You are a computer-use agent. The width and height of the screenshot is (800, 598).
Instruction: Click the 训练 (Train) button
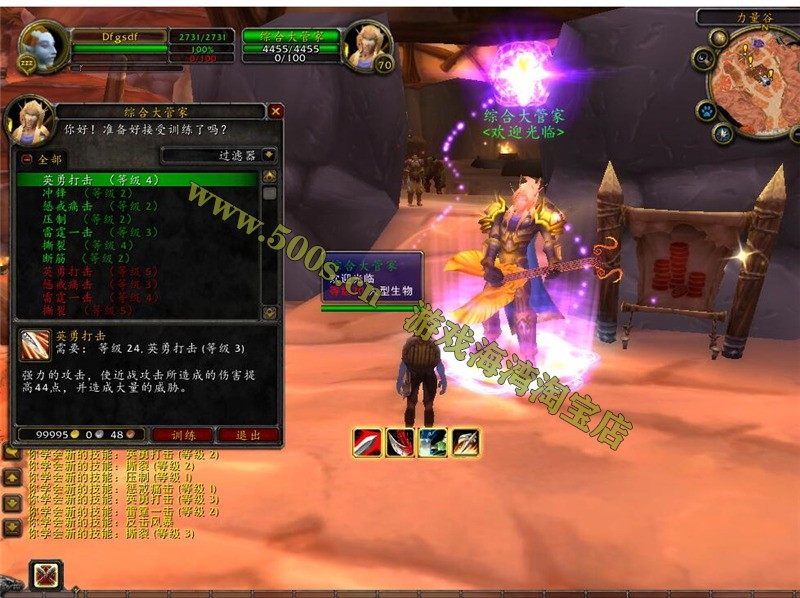click(181, 435)
